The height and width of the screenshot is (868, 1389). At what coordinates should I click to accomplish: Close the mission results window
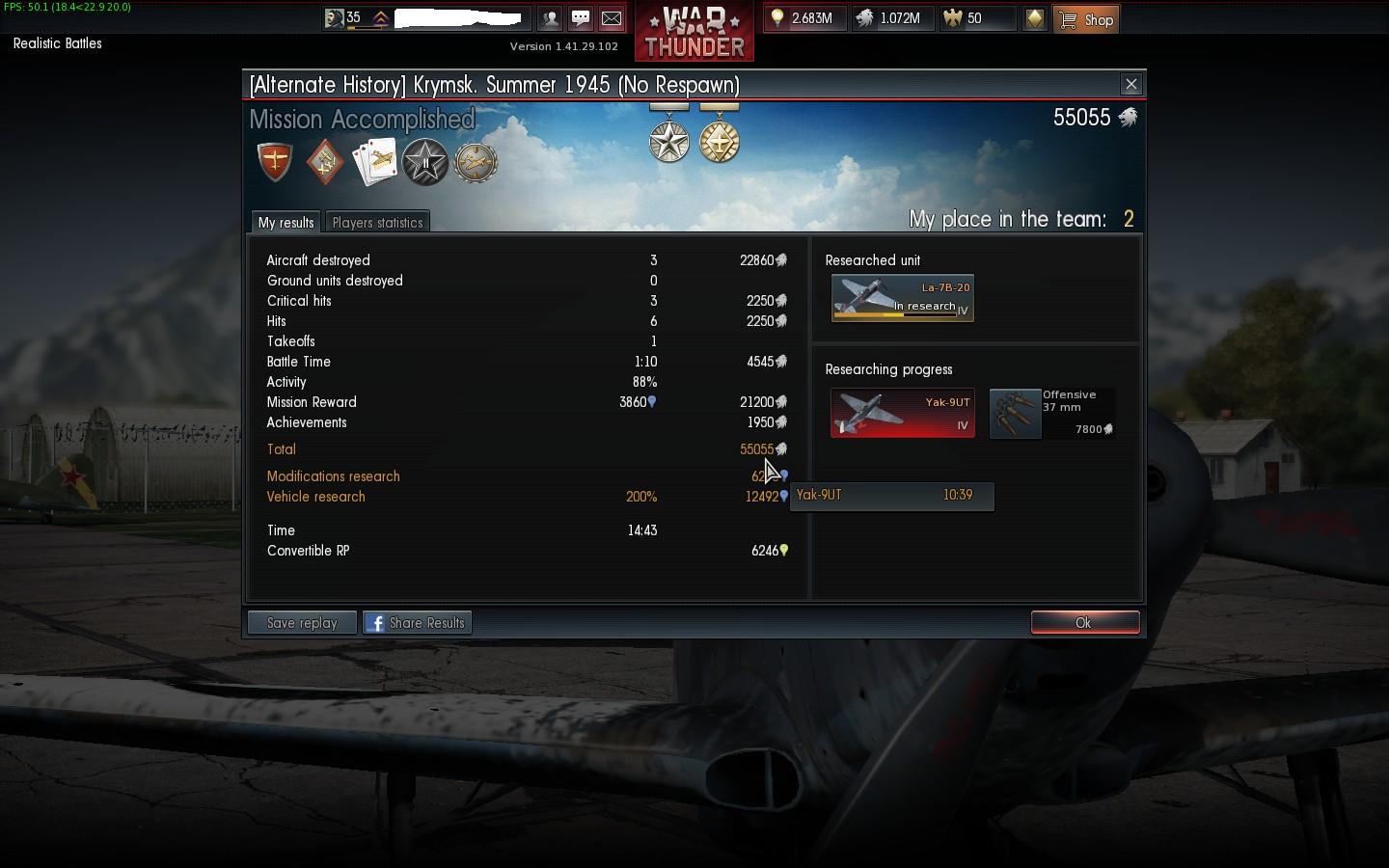pos(1131,84)
